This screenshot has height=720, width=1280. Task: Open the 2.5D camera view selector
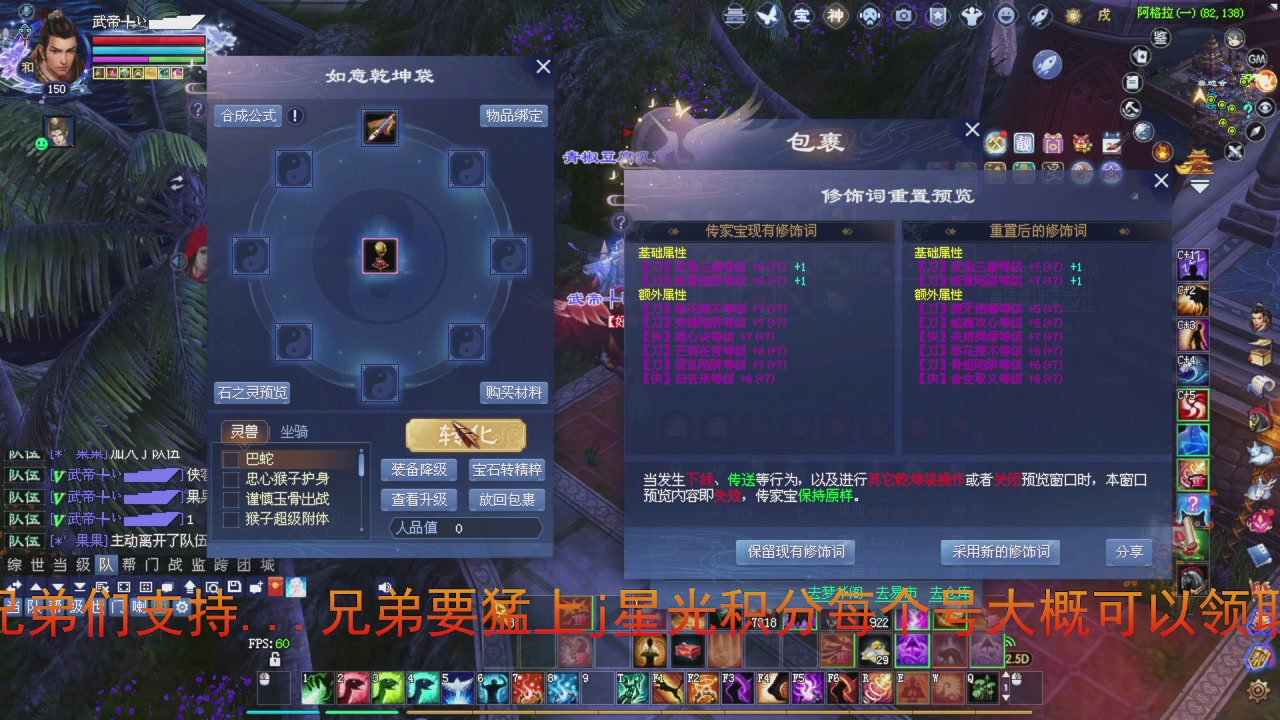[x=1017, y=658]
